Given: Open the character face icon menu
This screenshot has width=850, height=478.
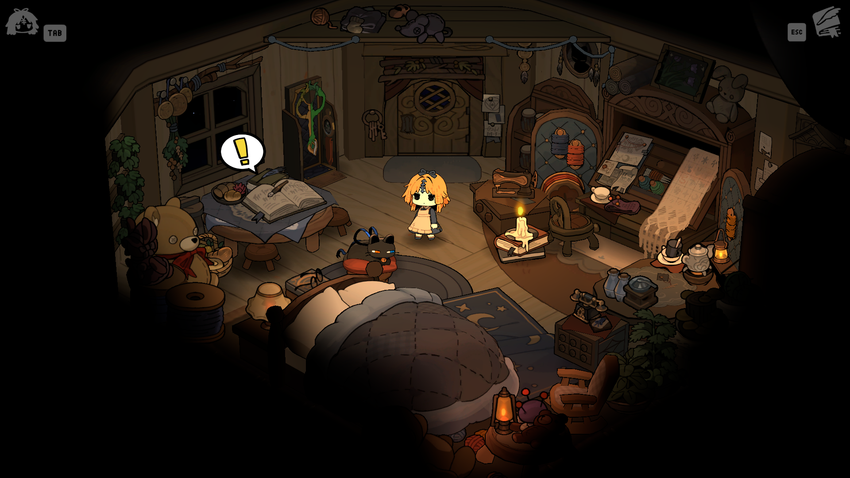Looking at the screenshot, I should click(22, 22).
